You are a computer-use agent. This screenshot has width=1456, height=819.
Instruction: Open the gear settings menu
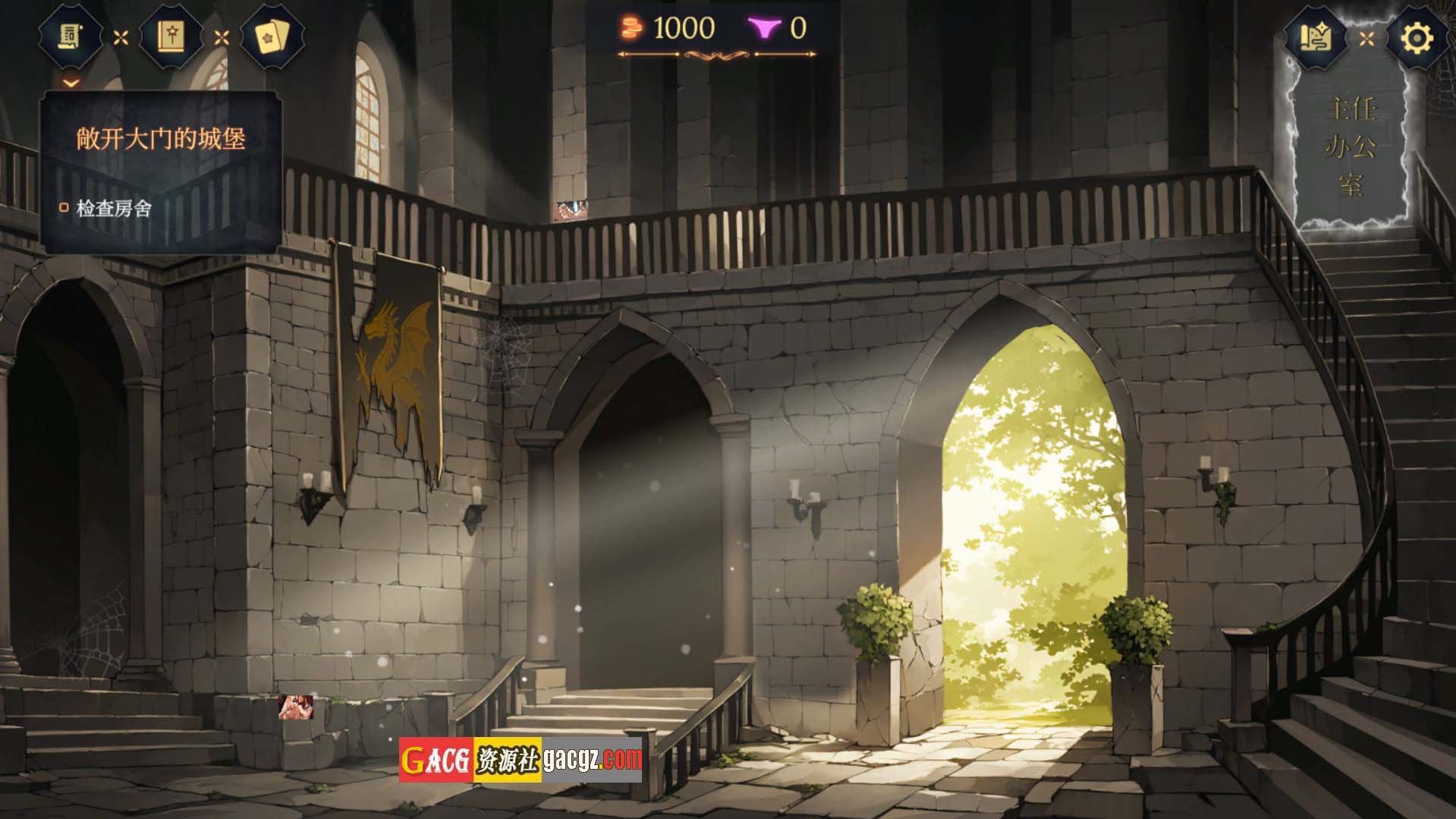click(1416, 36)
